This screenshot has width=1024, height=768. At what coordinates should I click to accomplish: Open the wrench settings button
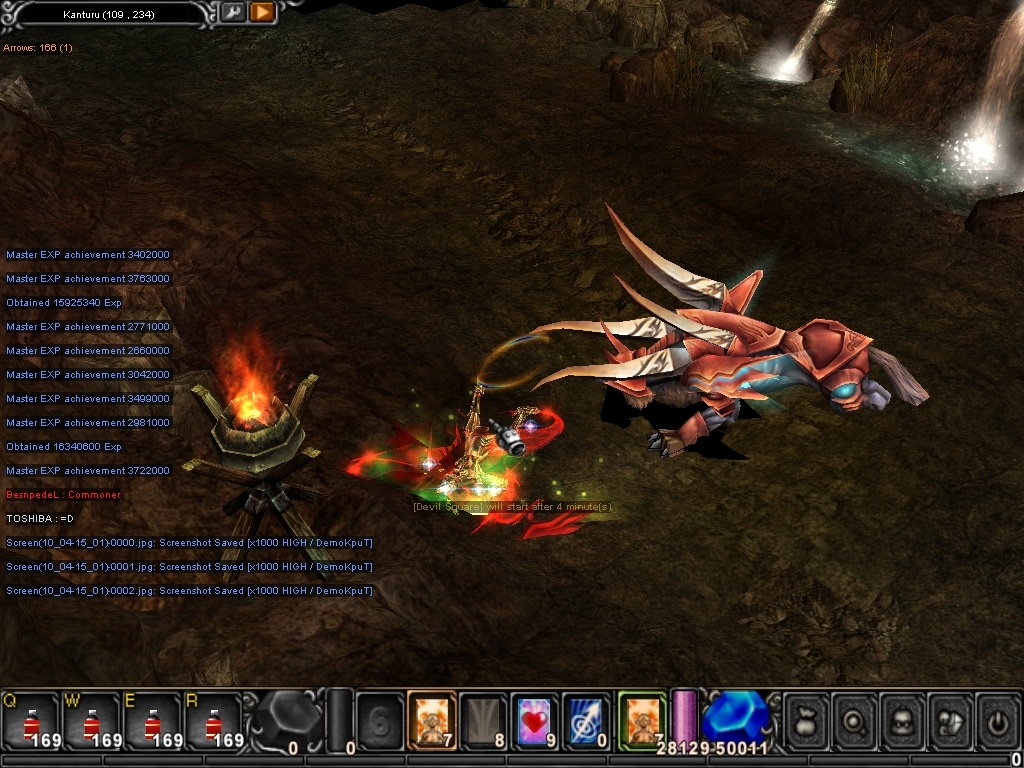[x=233, y=13]
